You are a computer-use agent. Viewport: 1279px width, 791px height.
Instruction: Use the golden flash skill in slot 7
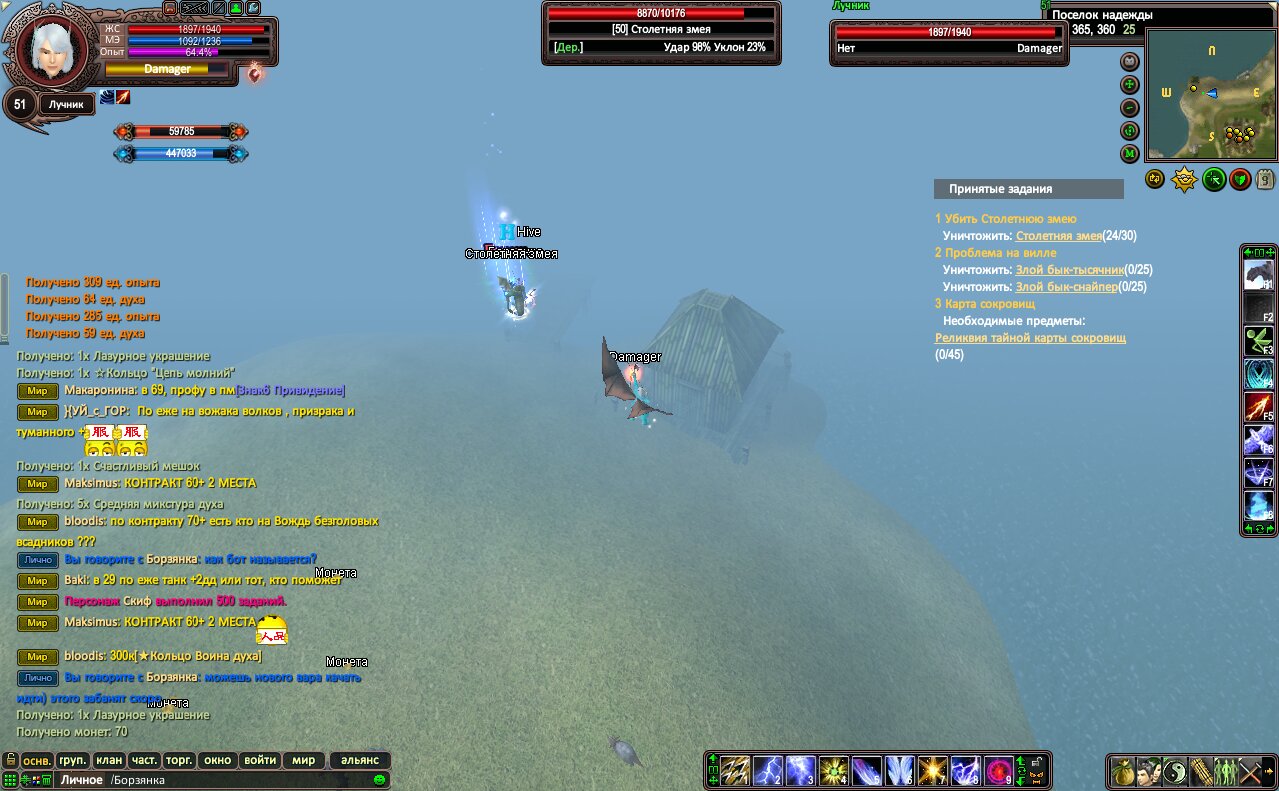933,770
